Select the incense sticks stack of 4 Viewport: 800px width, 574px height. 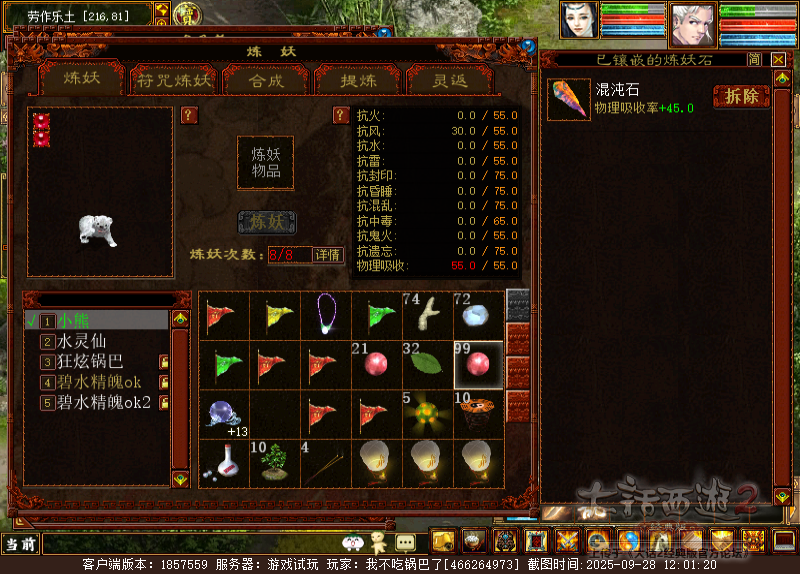click(x=325, y=461)
